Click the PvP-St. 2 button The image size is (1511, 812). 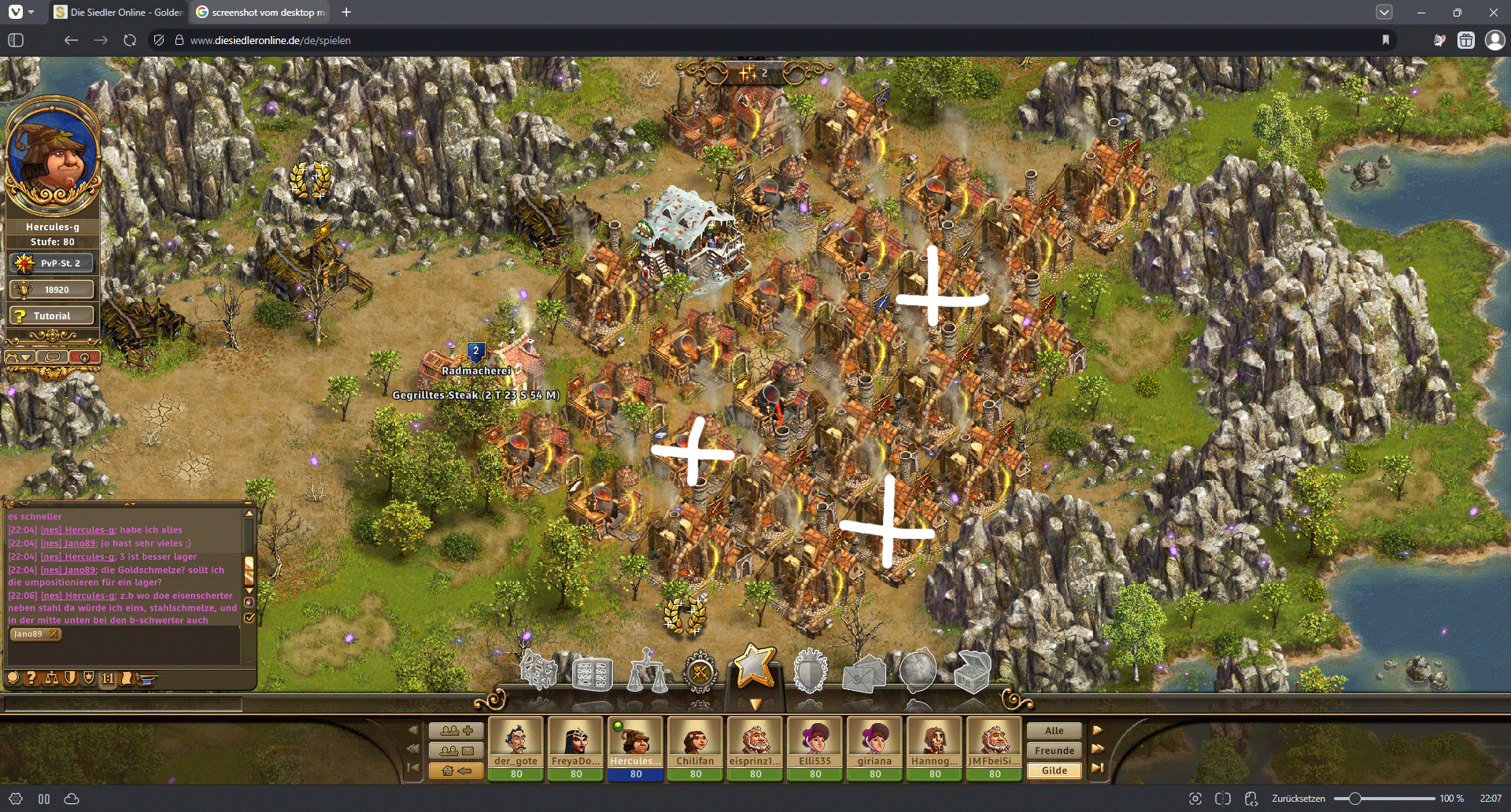[x=52, y=263]
